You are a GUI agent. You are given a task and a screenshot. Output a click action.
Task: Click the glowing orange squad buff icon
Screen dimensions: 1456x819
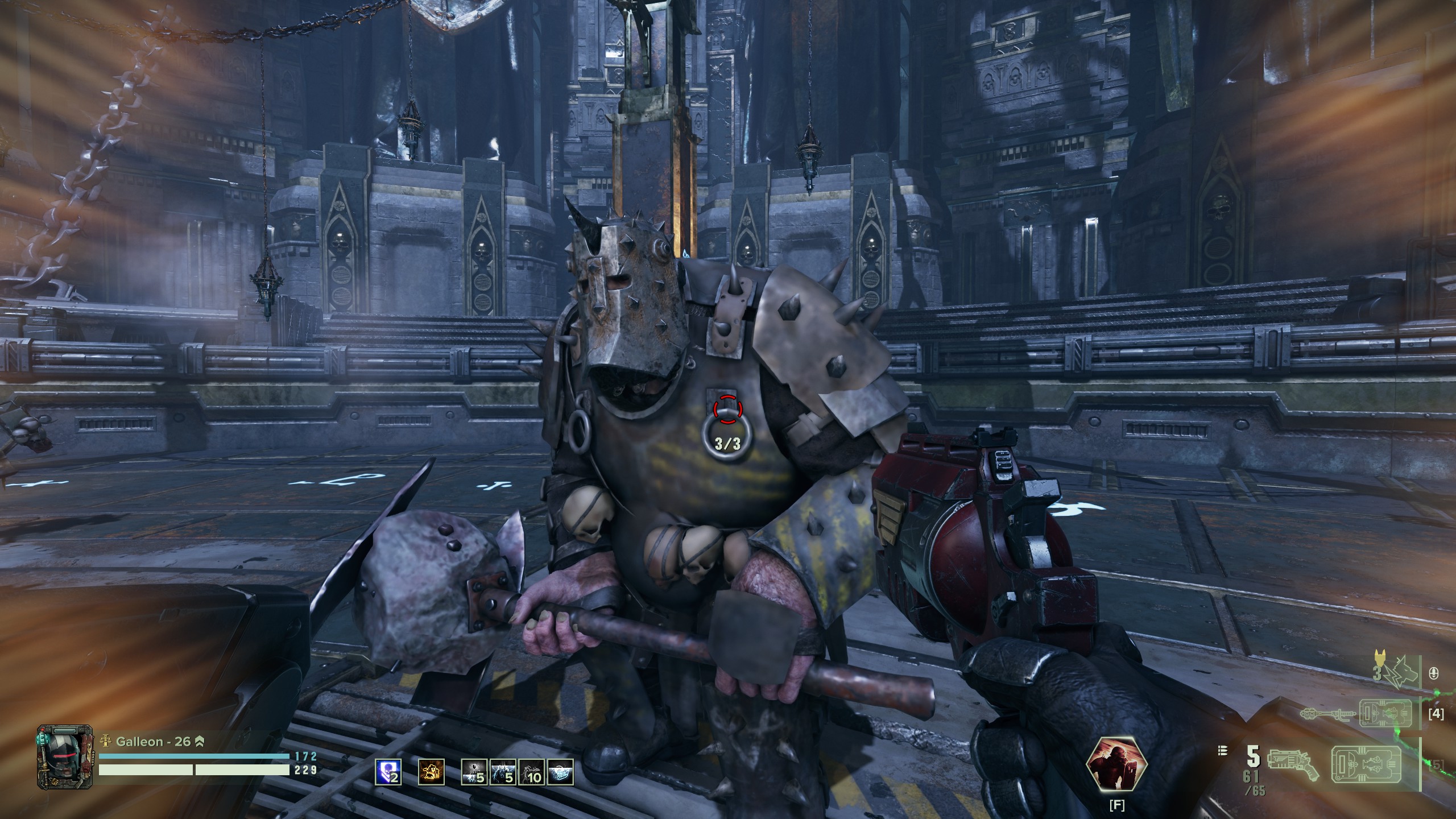click(x=431, y=772)
